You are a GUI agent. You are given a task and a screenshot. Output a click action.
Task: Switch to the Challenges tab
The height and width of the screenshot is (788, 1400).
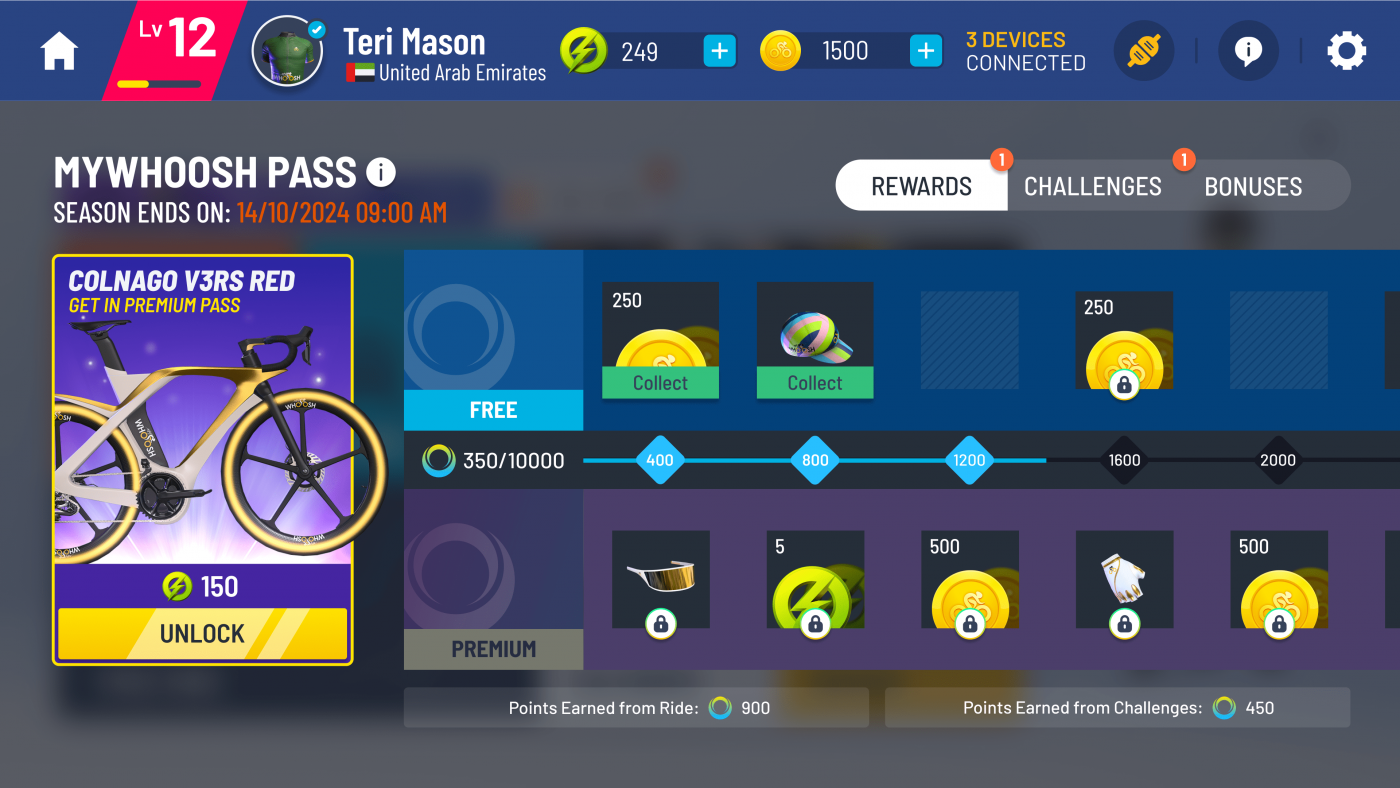(1092, 186)
